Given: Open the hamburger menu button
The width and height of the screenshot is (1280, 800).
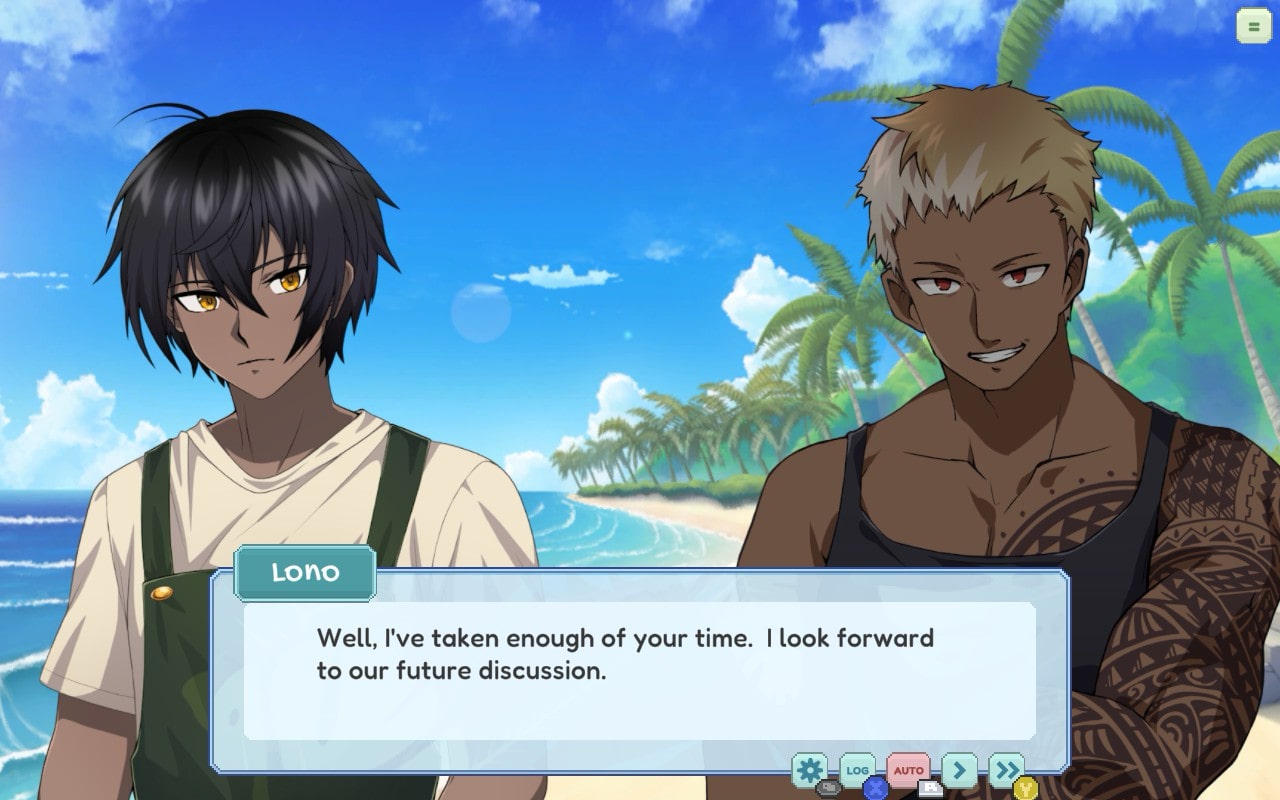Looking at the screenshot, I should click(1253, 26).
